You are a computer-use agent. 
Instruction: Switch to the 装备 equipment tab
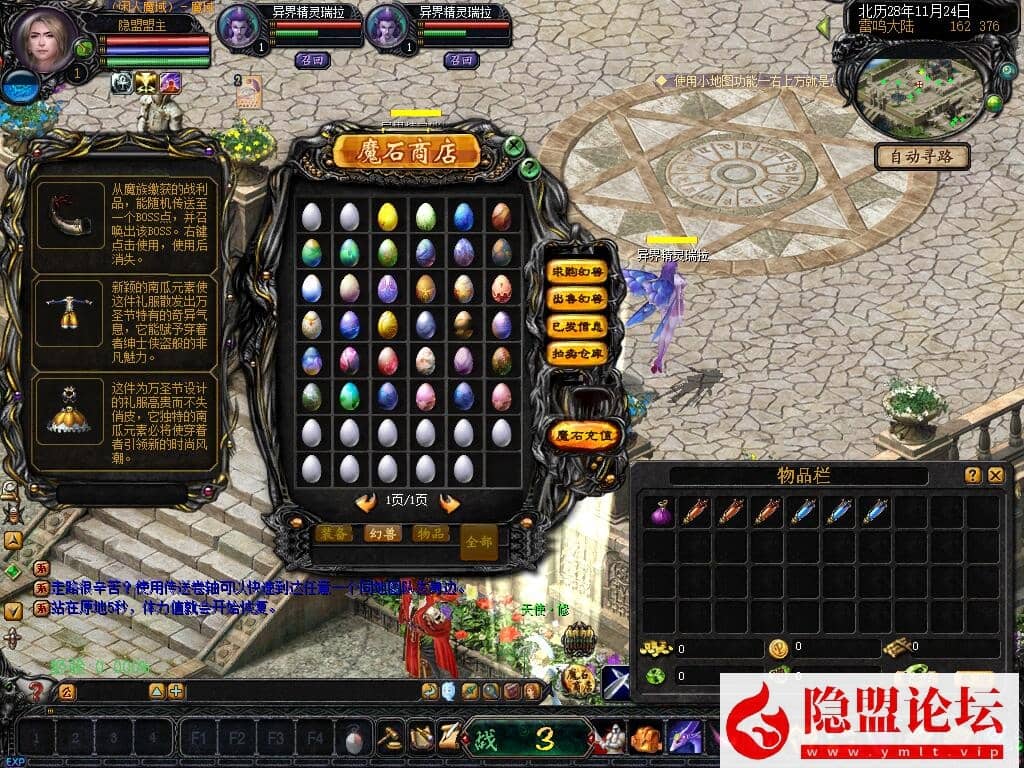click(x=333, y=533)
